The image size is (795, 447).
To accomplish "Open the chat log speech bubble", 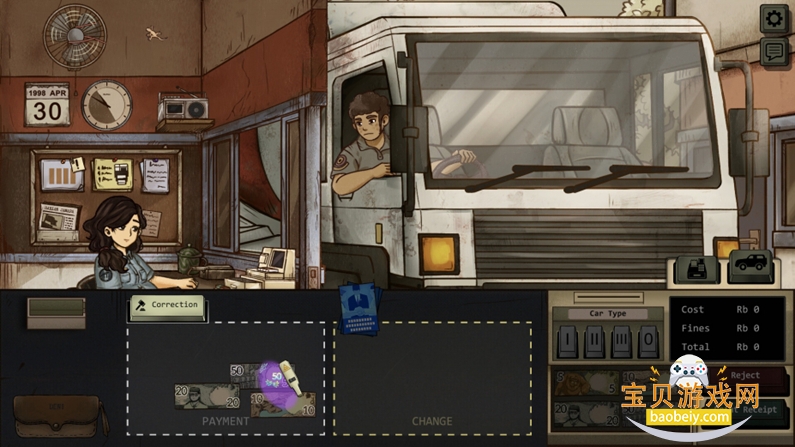I will coord(773,52).
